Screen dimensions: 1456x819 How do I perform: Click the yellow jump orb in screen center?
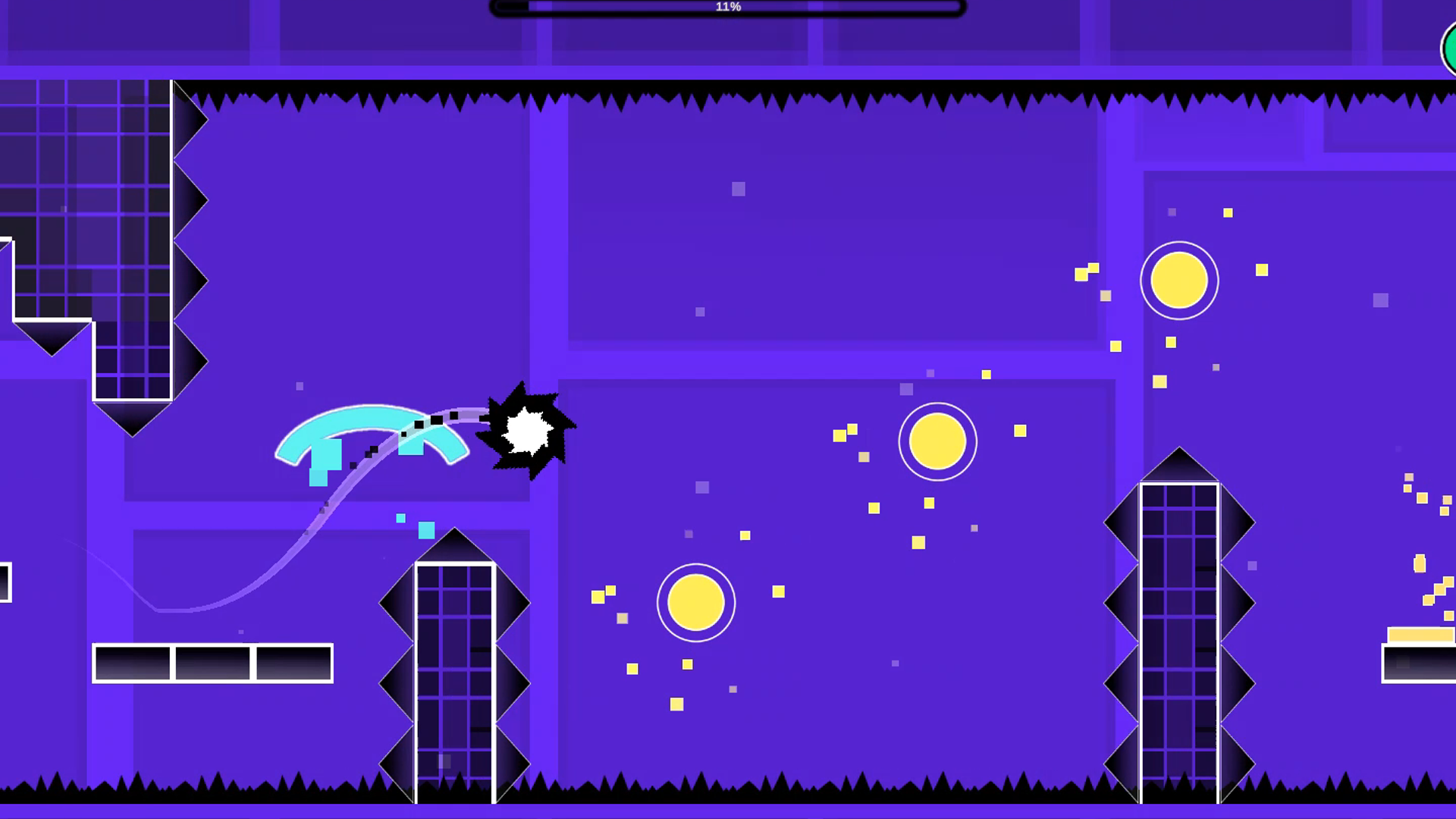tap(938, 441)
